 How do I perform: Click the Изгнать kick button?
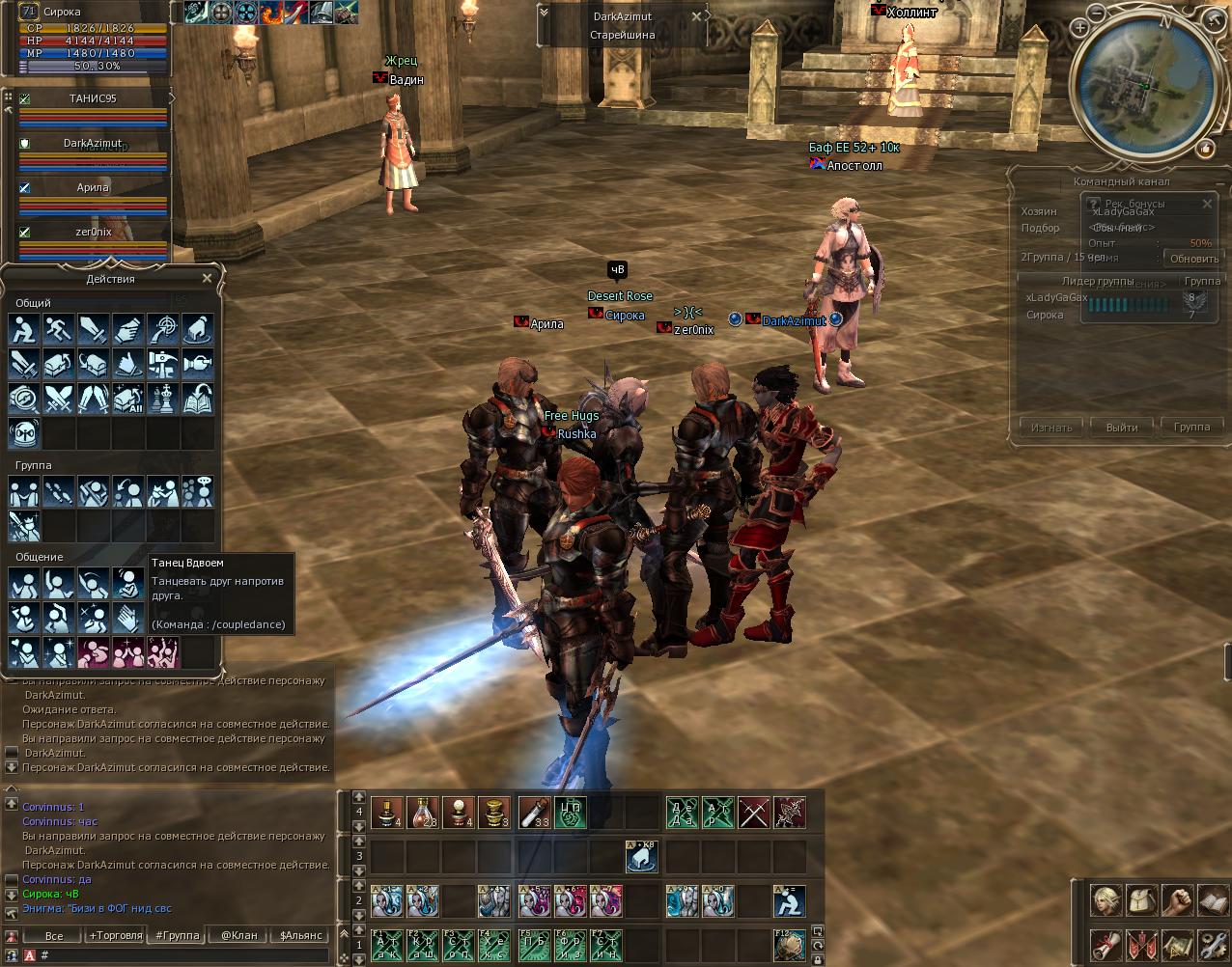pos(1050,427)
